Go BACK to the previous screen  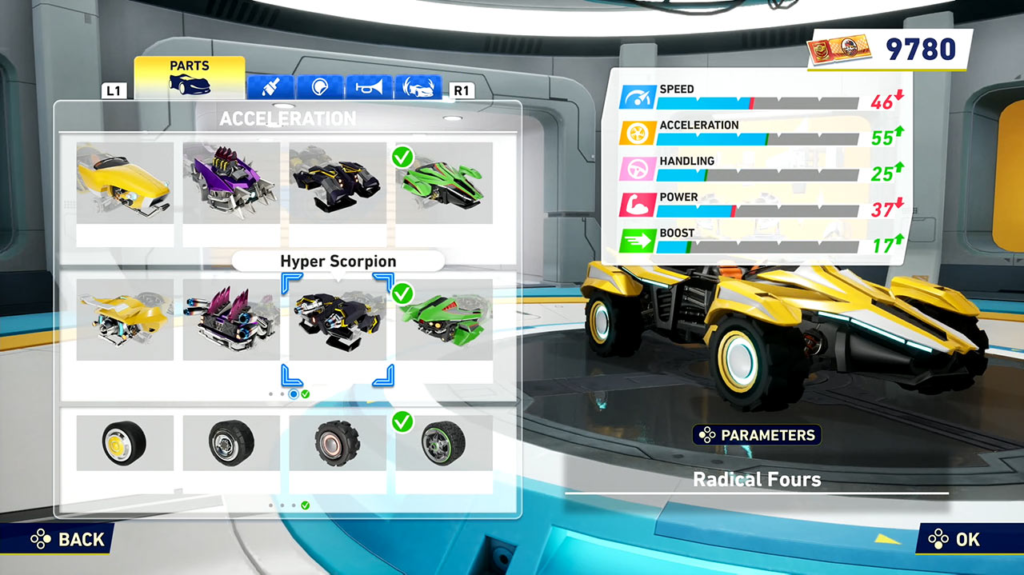click(68, 539)
